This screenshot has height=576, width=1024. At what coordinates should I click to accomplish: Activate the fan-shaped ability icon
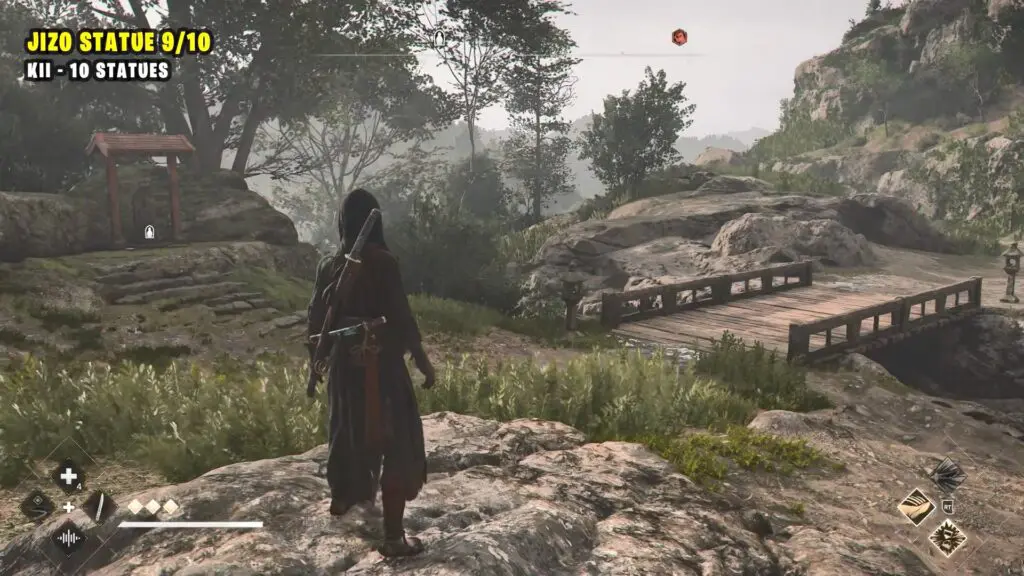pos(946,474)
